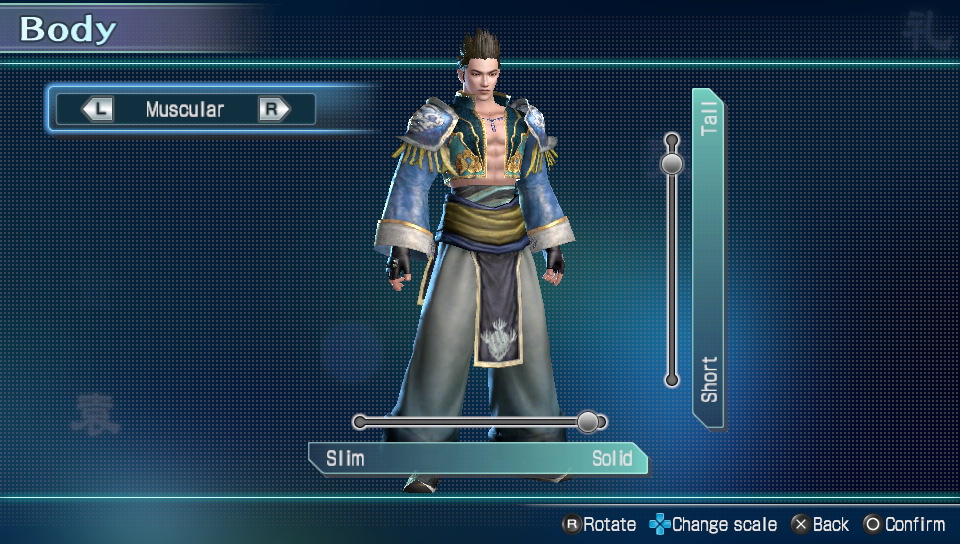Select the Muscular body type selector

185,109
